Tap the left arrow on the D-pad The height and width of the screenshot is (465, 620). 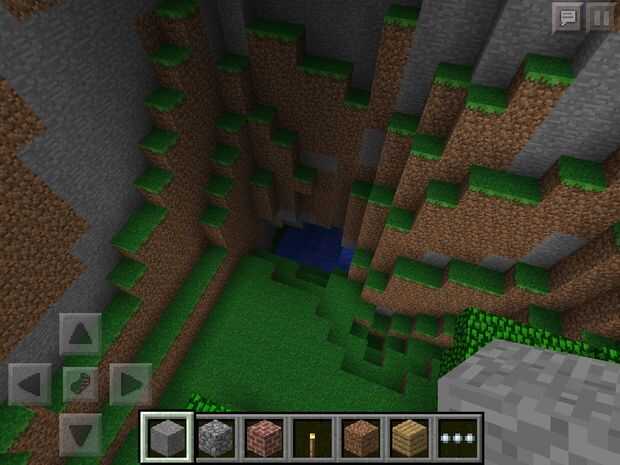pyautogui.click(x=30, y=383)
